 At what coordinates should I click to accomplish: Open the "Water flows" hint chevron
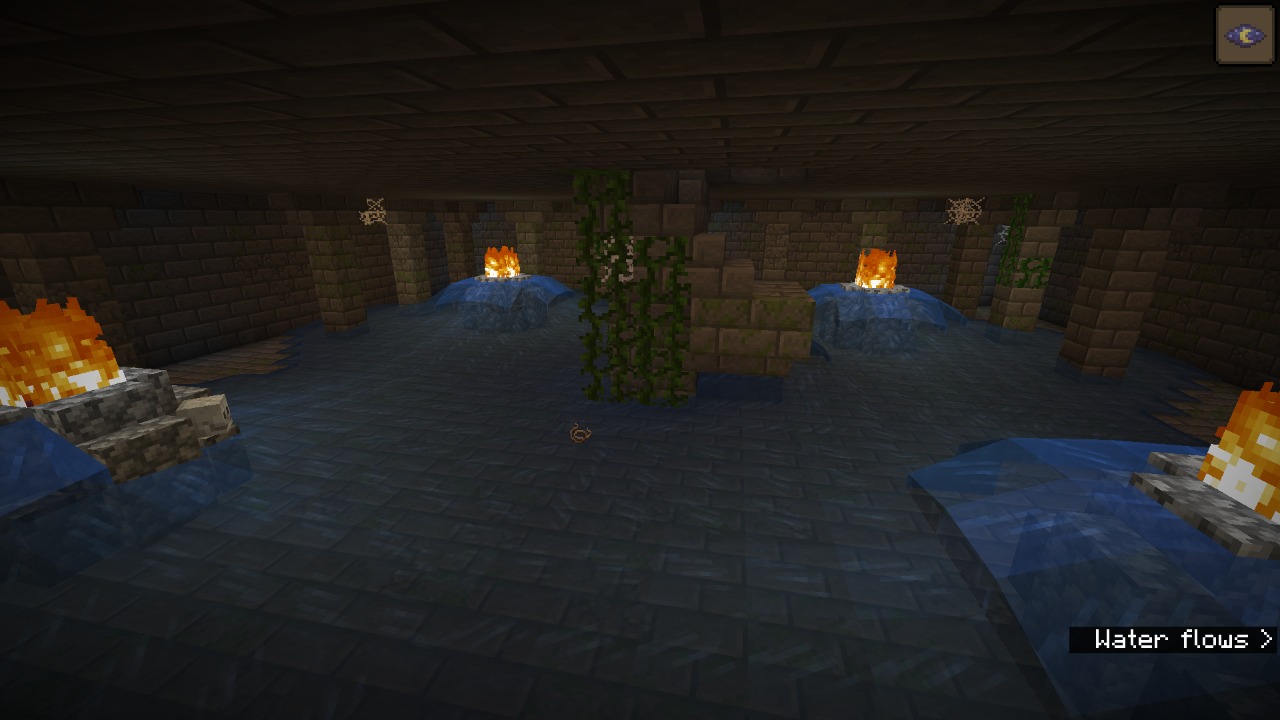(1264, 639)
